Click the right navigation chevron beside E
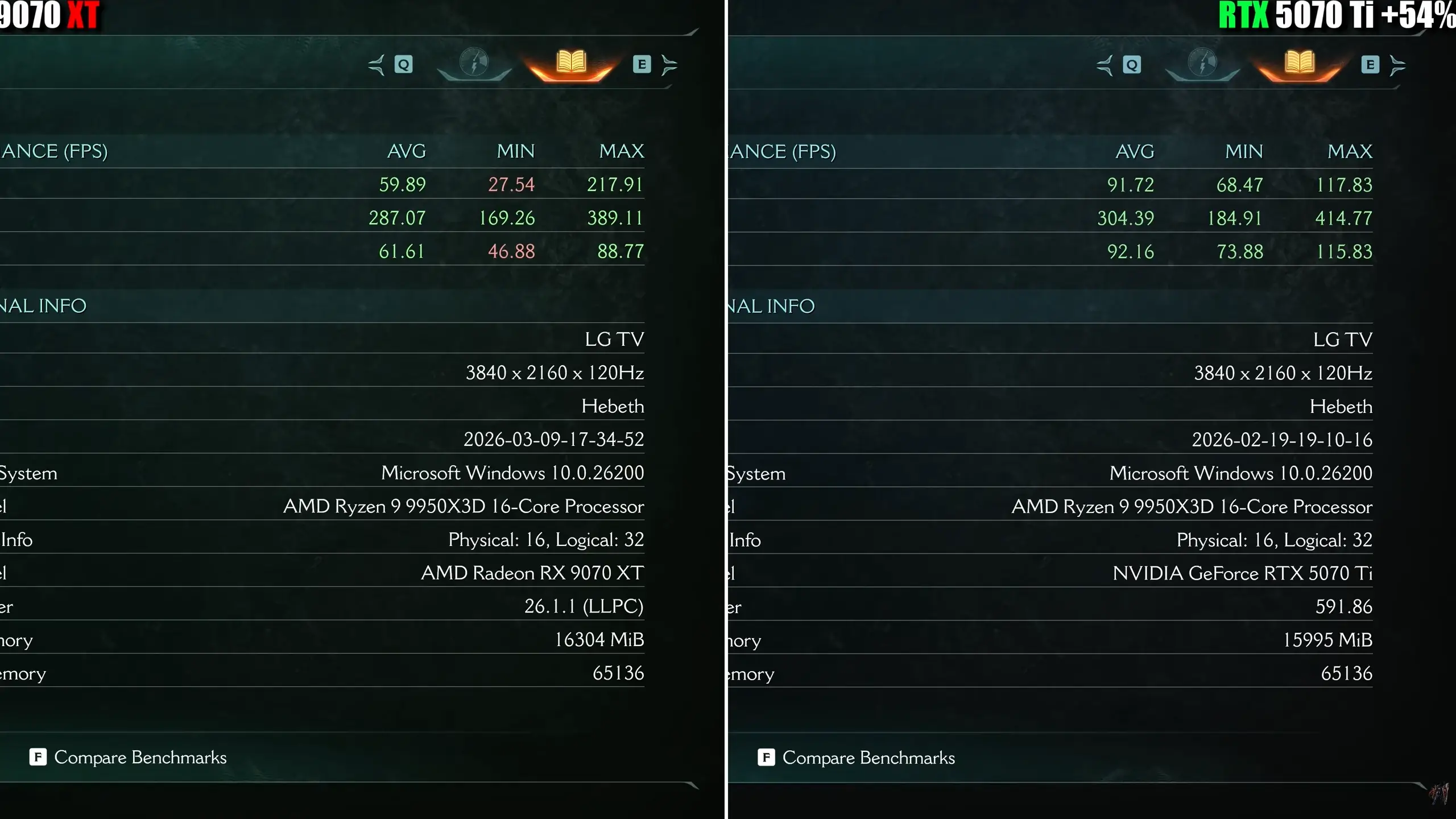1456x819 pixels. point(669,64)
